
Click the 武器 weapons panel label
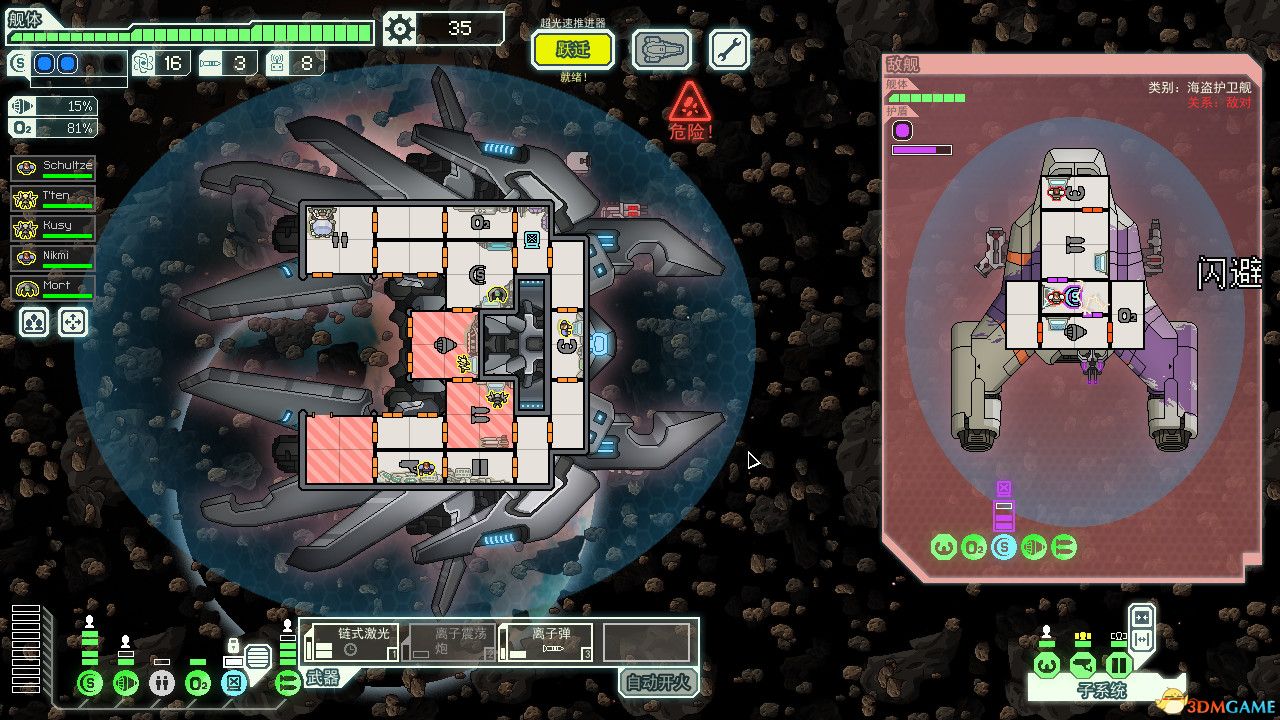(x=320, y=680)
